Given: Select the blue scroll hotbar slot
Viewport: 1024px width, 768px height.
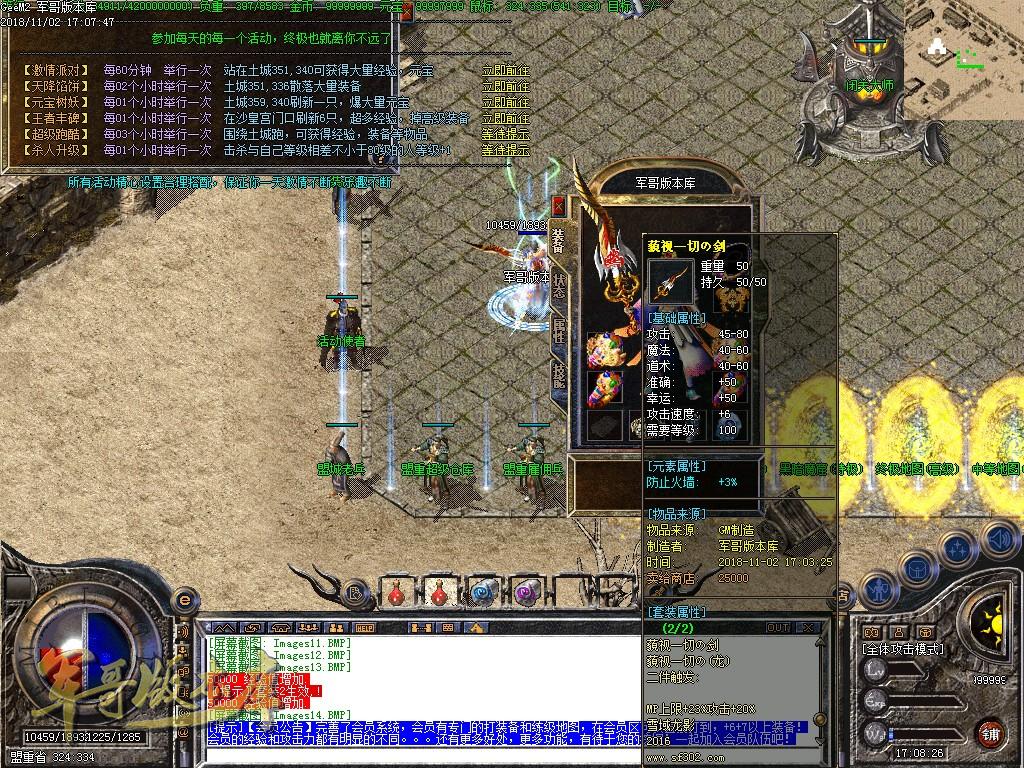Looking at the screenshot, I should 485,592.
